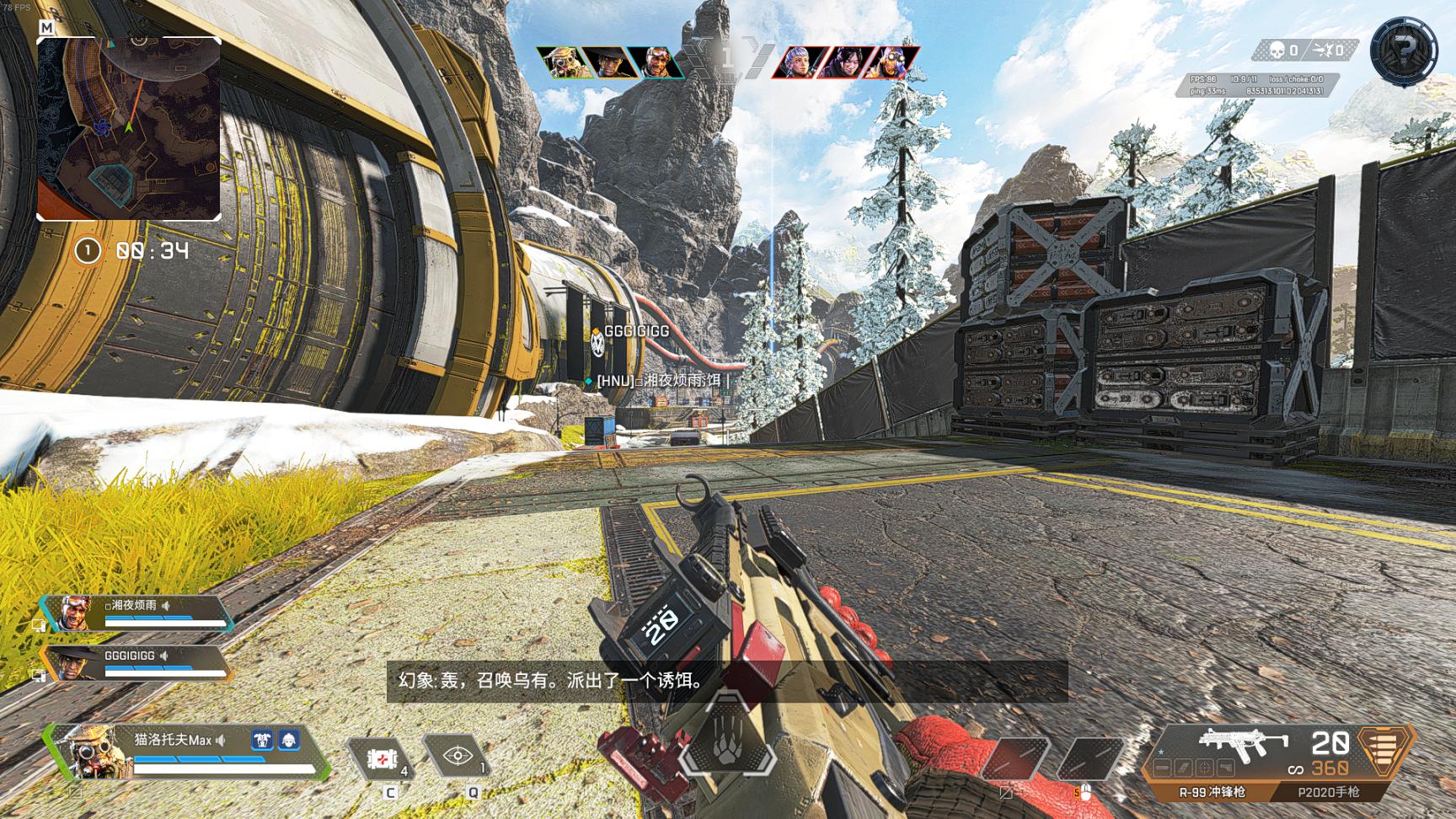The image size is (1456, 819).
Task: Select the R-99 冲锋枪 weapon tab
Action: tap(1212, 792)
